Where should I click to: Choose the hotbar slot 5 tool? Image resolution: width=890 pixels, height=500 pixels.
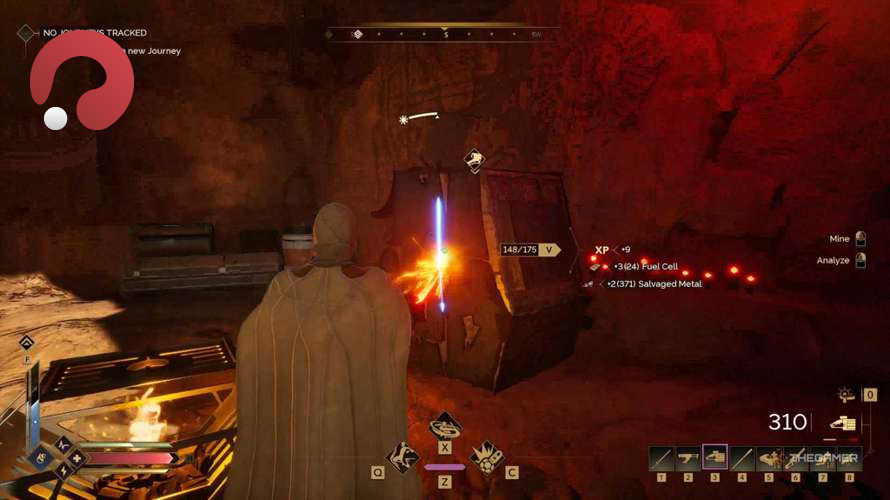point(768,459)
